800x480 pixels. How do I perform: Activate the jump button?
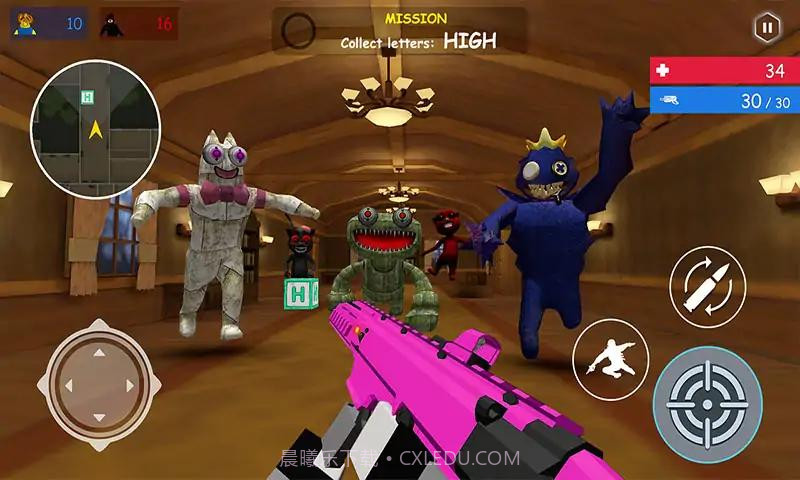610,358
